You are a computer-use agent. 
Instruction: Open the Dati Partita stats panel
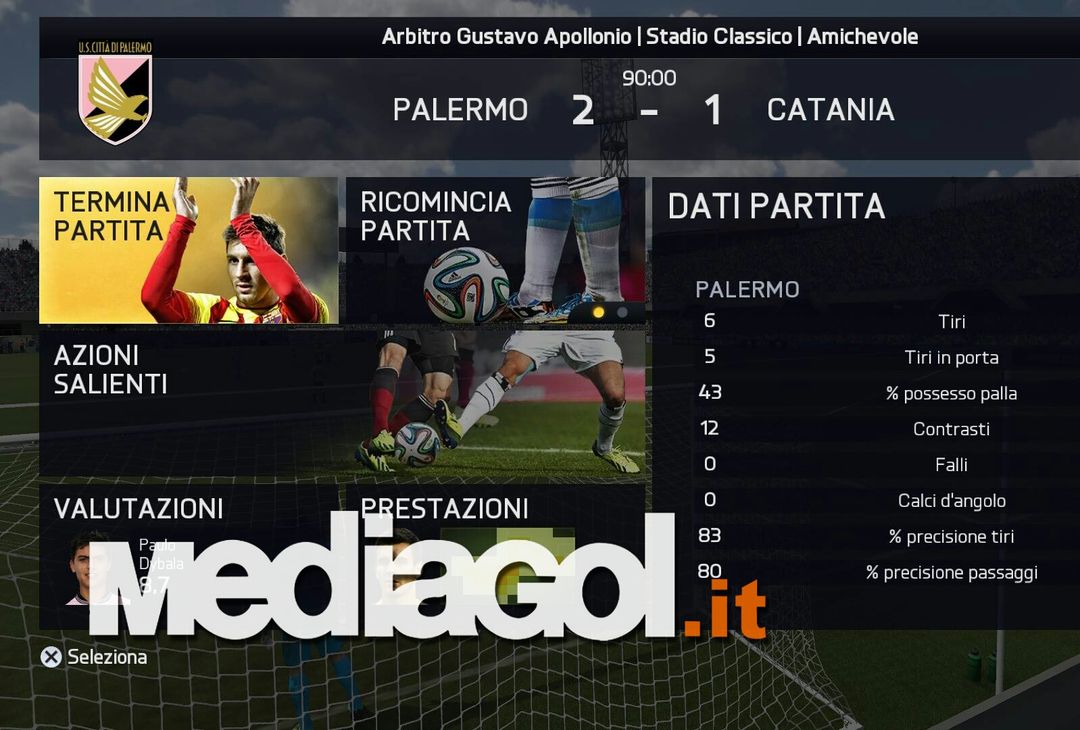pyautogui.click(x=865, y=400)
